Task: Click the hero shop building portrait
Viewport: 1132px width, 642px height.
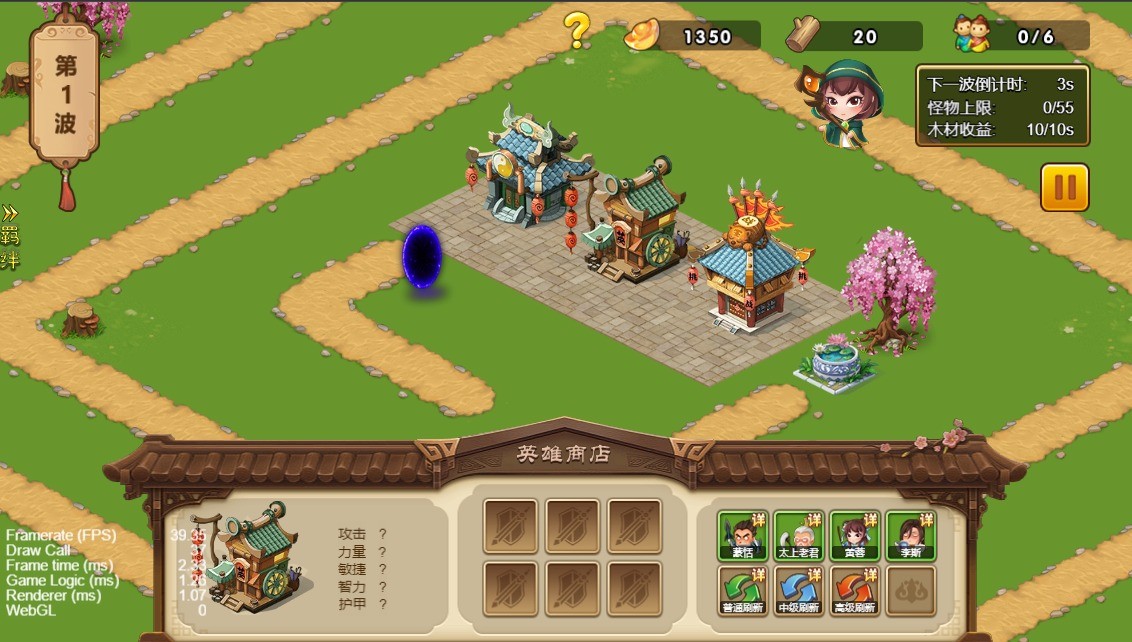Action: [253, 558]
